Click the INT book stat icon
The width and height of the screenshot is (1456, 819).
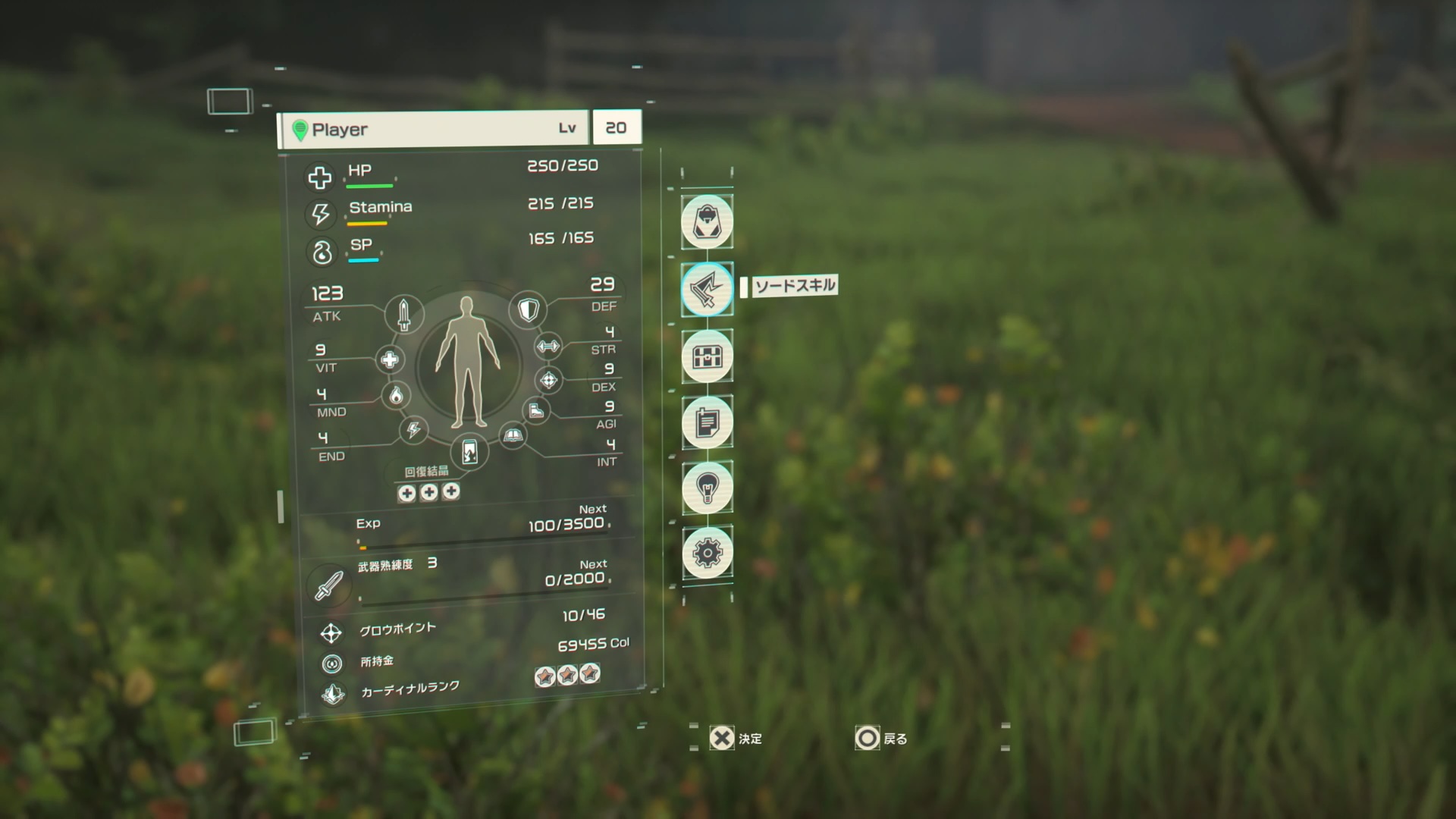click(513, 435)
